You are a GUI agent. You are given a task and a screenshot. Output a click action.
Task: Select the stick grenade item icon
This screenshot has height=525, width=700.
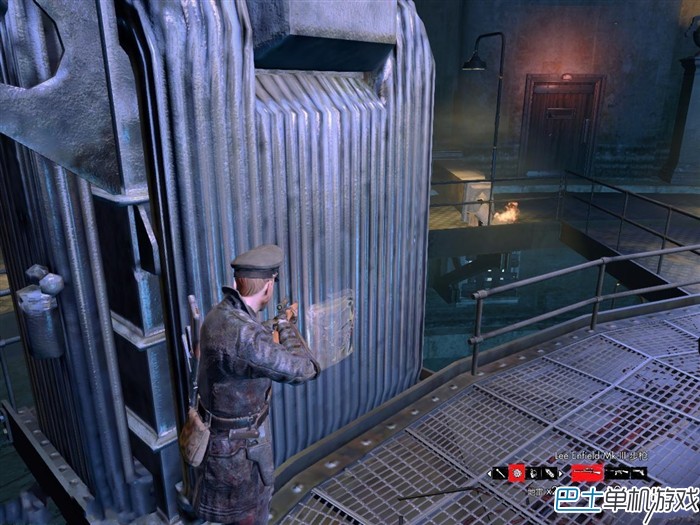[x=501, y=473]
